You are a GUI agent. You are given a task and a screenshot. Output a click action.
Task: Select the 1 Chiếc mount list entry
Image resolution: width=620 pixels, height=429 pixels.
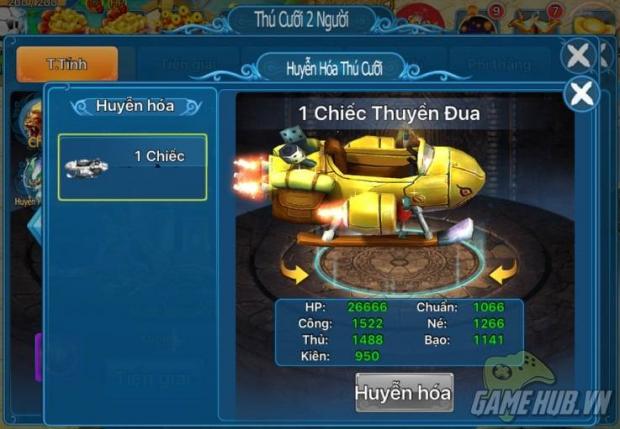133,160
